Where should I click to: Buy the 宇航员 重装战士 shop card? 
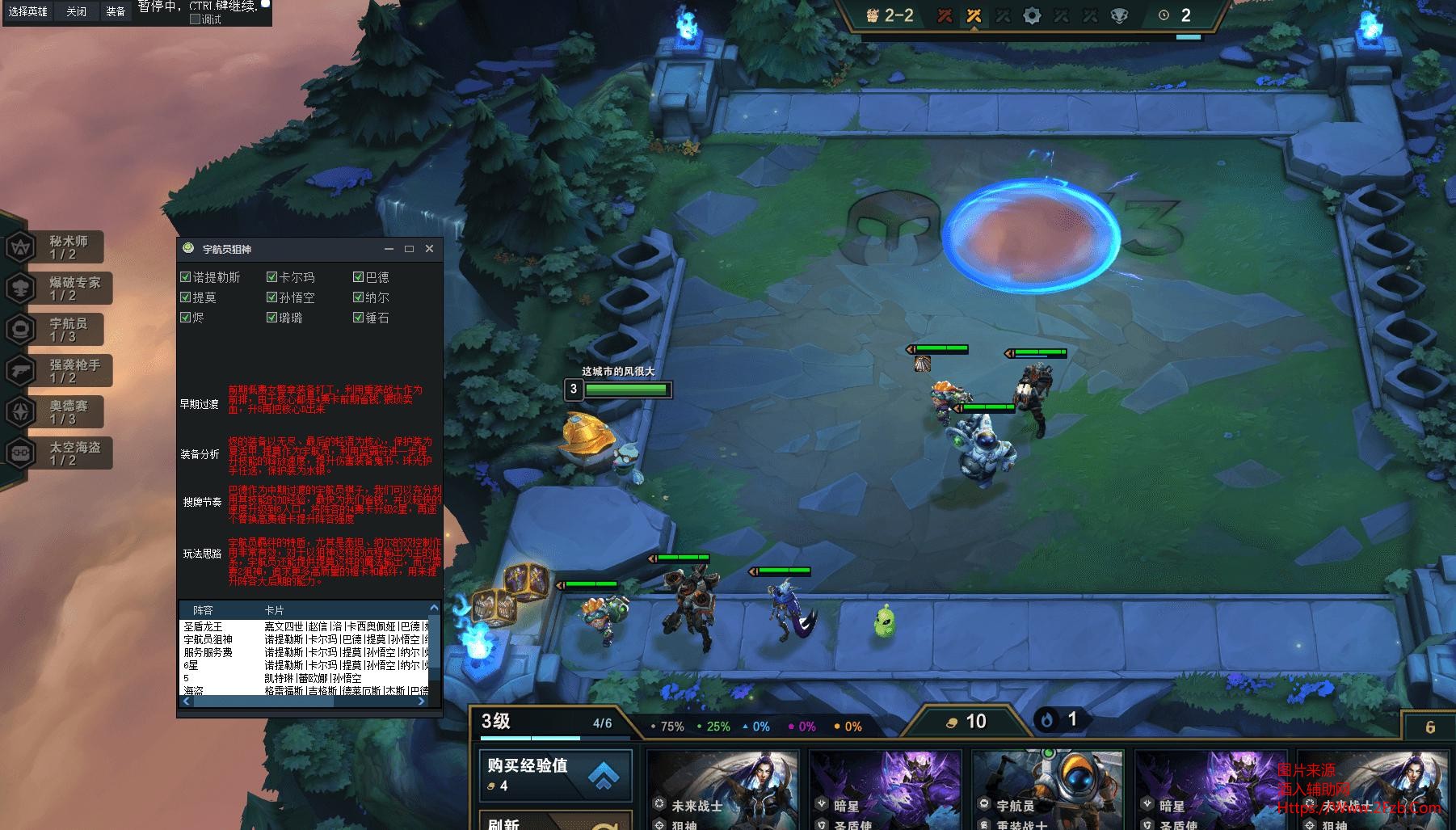pos(1048,790)
